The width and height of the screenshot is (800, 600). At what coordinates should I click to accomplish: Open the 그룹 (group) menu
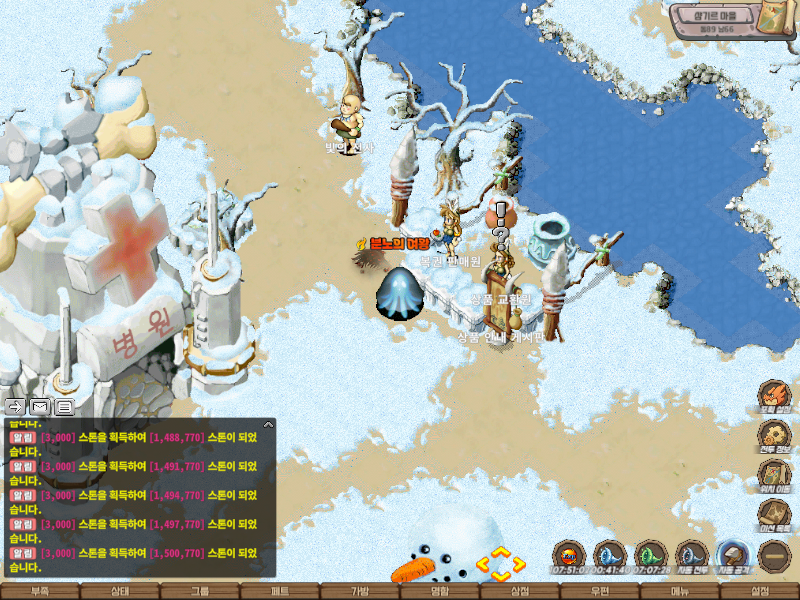pos(200,591)
